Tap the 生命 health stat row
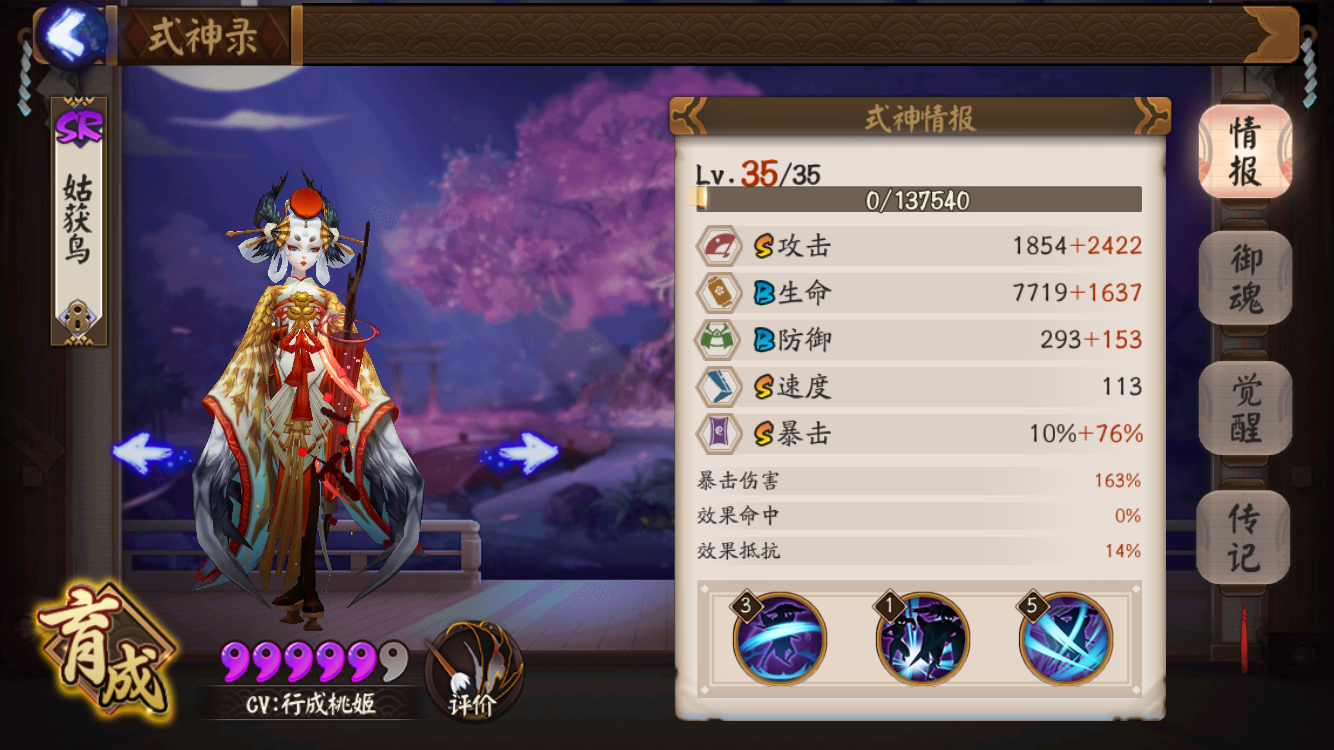The width and height of the screenshot is (1334, 750). coord(919,293)
